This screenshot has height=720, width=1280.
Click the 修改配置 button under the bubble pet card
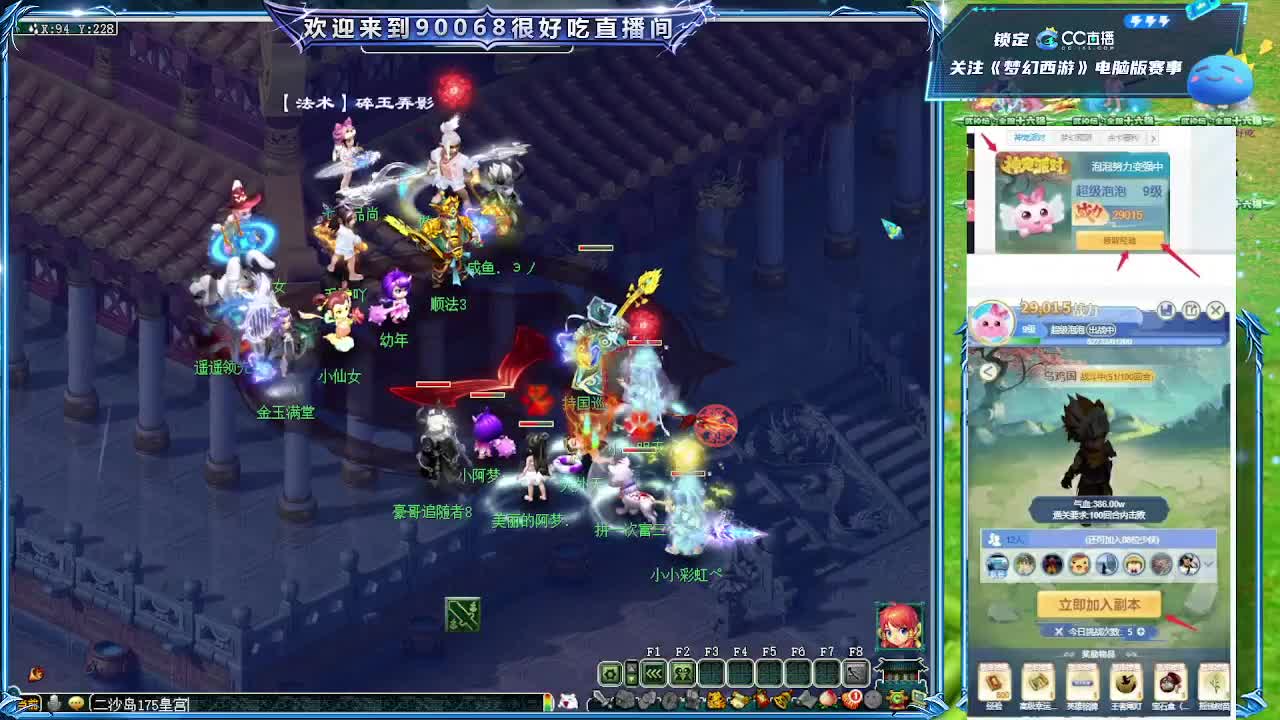click(x=1118, y=241)
